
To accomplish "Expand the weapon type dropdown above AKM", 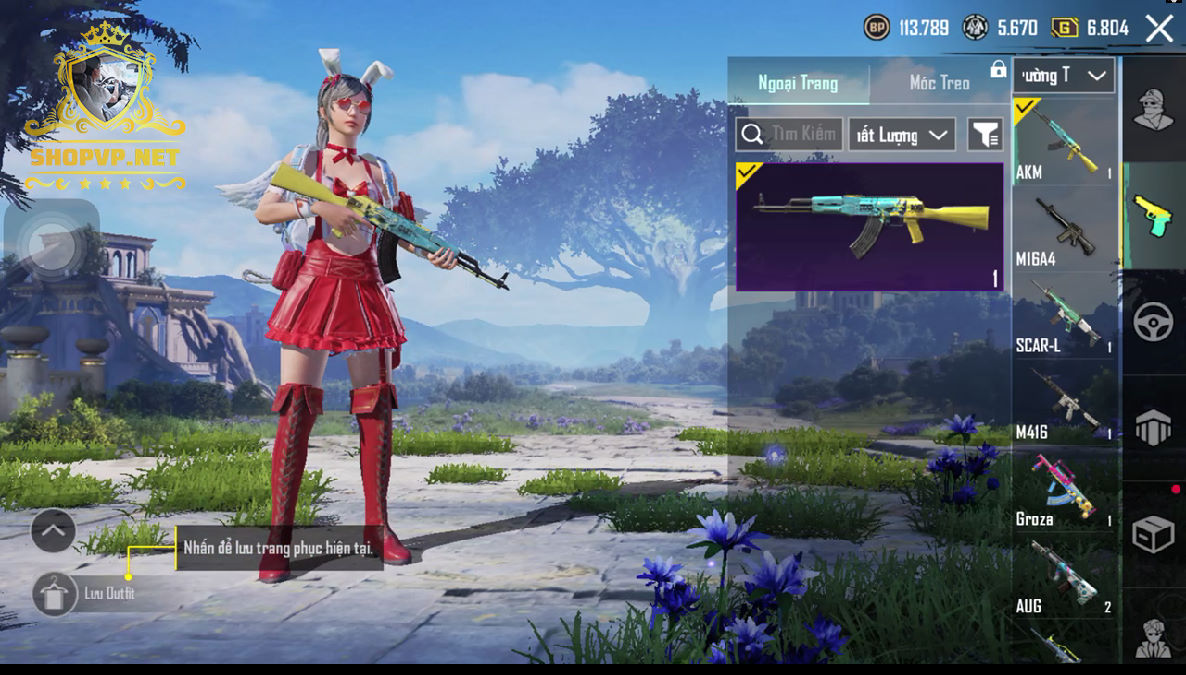I will (x=1065, y=75).
